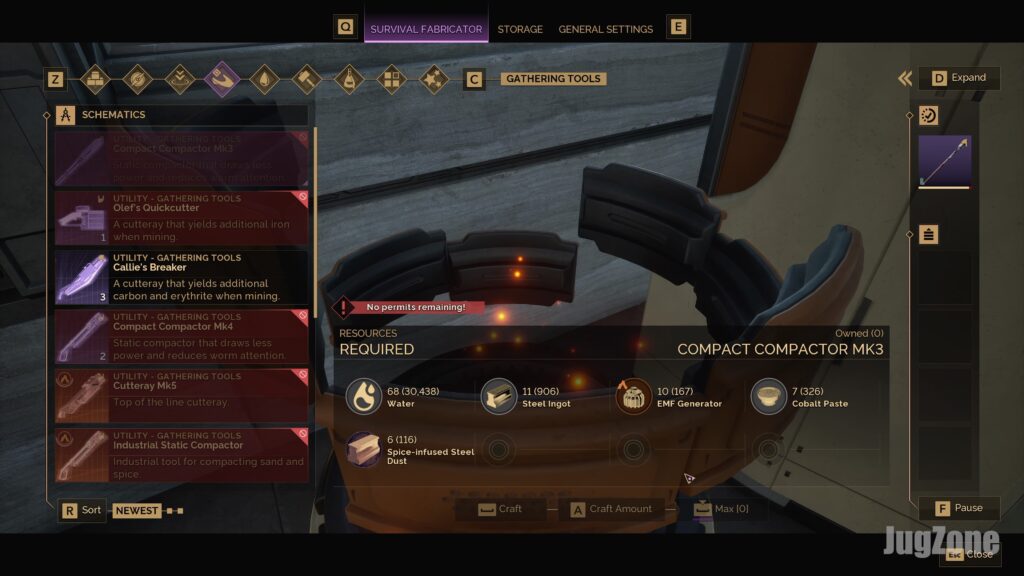Open the water droplet crafting category
Viewport: 1024px width, 576px height.
tap(264, 79)
